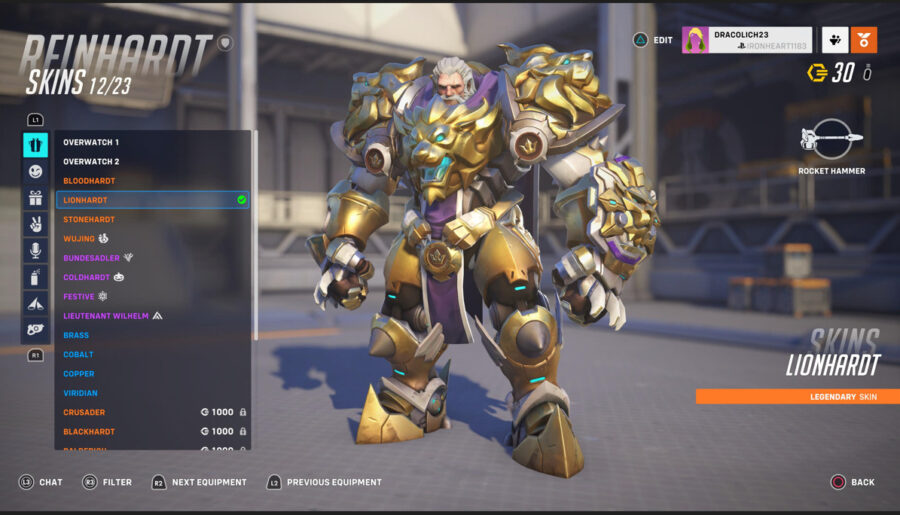Open the sprays category with the spray can icon
900x515 pixels.
(36, 276)
